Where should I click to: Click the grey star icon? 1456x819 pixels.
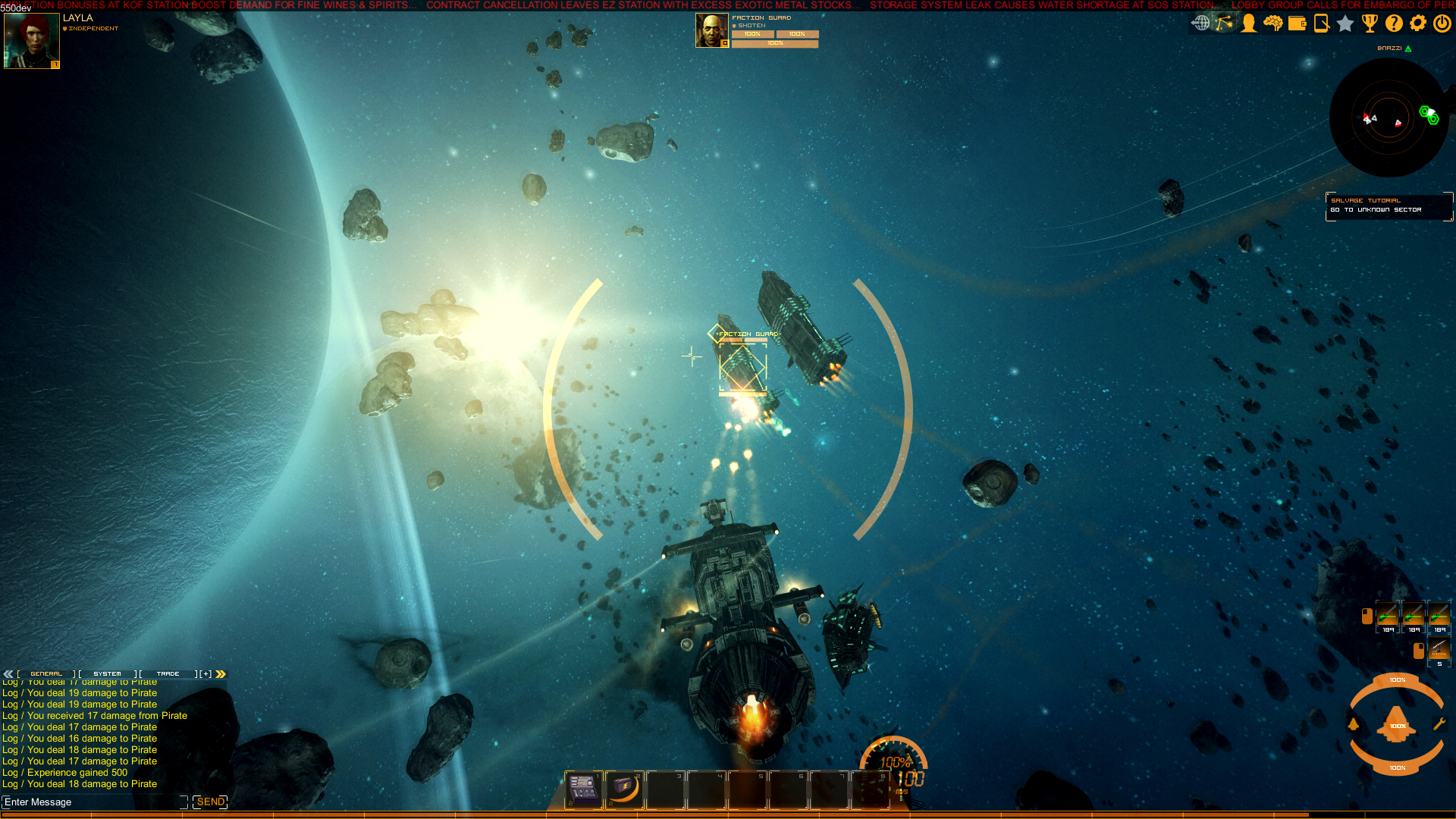[x=1345, y=24]
